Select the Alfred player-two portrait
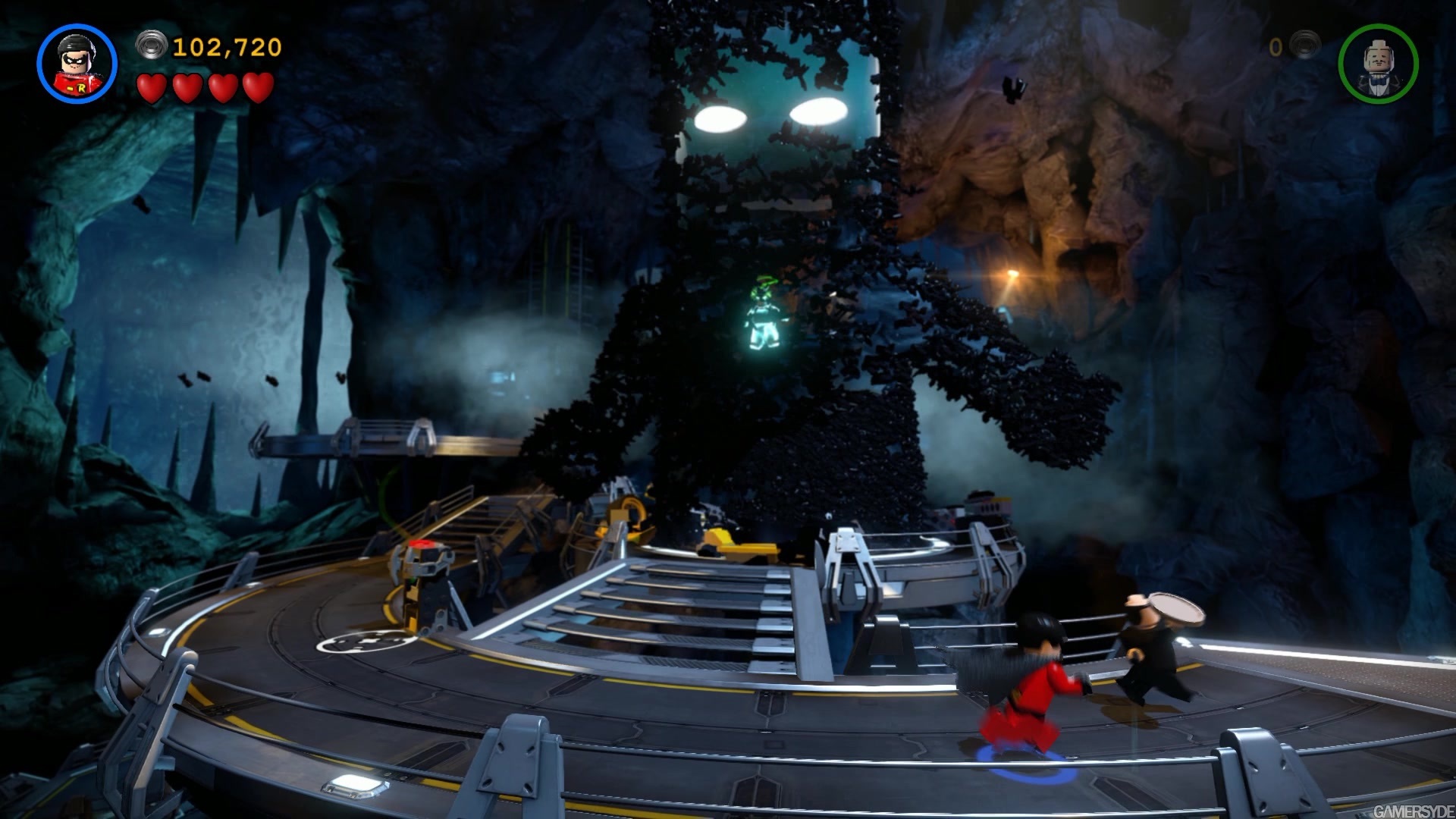The image size is (1456, 819). 1378,64
